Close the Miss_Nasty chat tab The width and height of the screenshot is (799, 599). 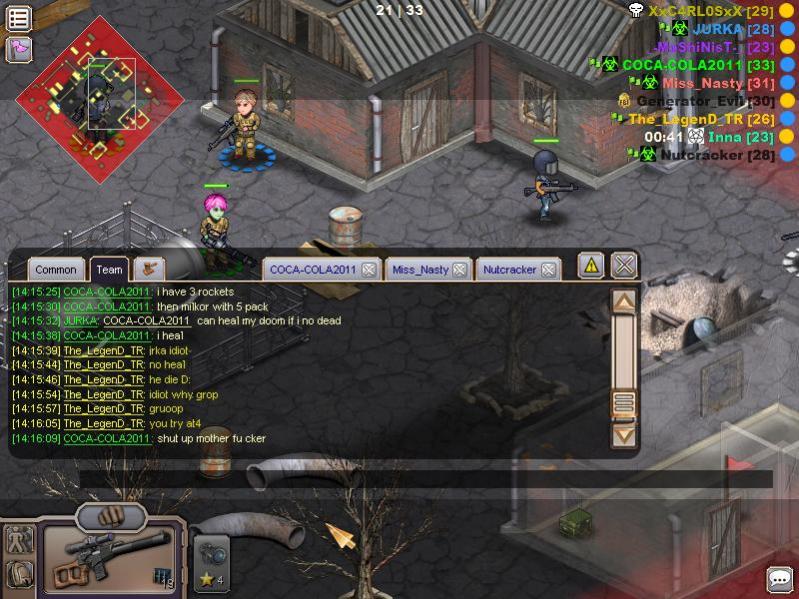pyautogui.click(x=459, y=269)
